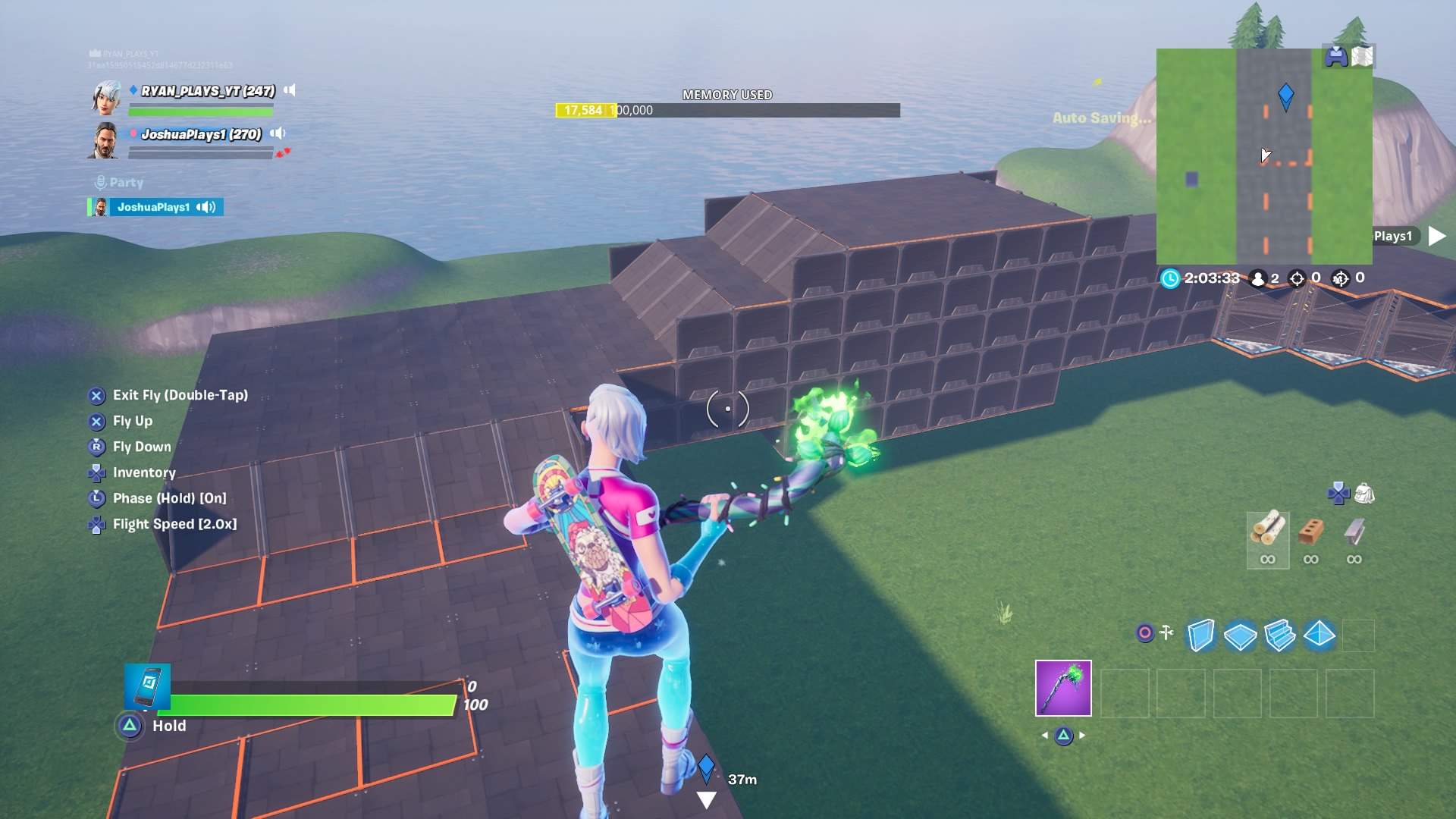Click the backpack icon above the resources
Image resolution: width=1456 pixels, height=819 pixels.
pyautogui.click(x=1364, y=493)
